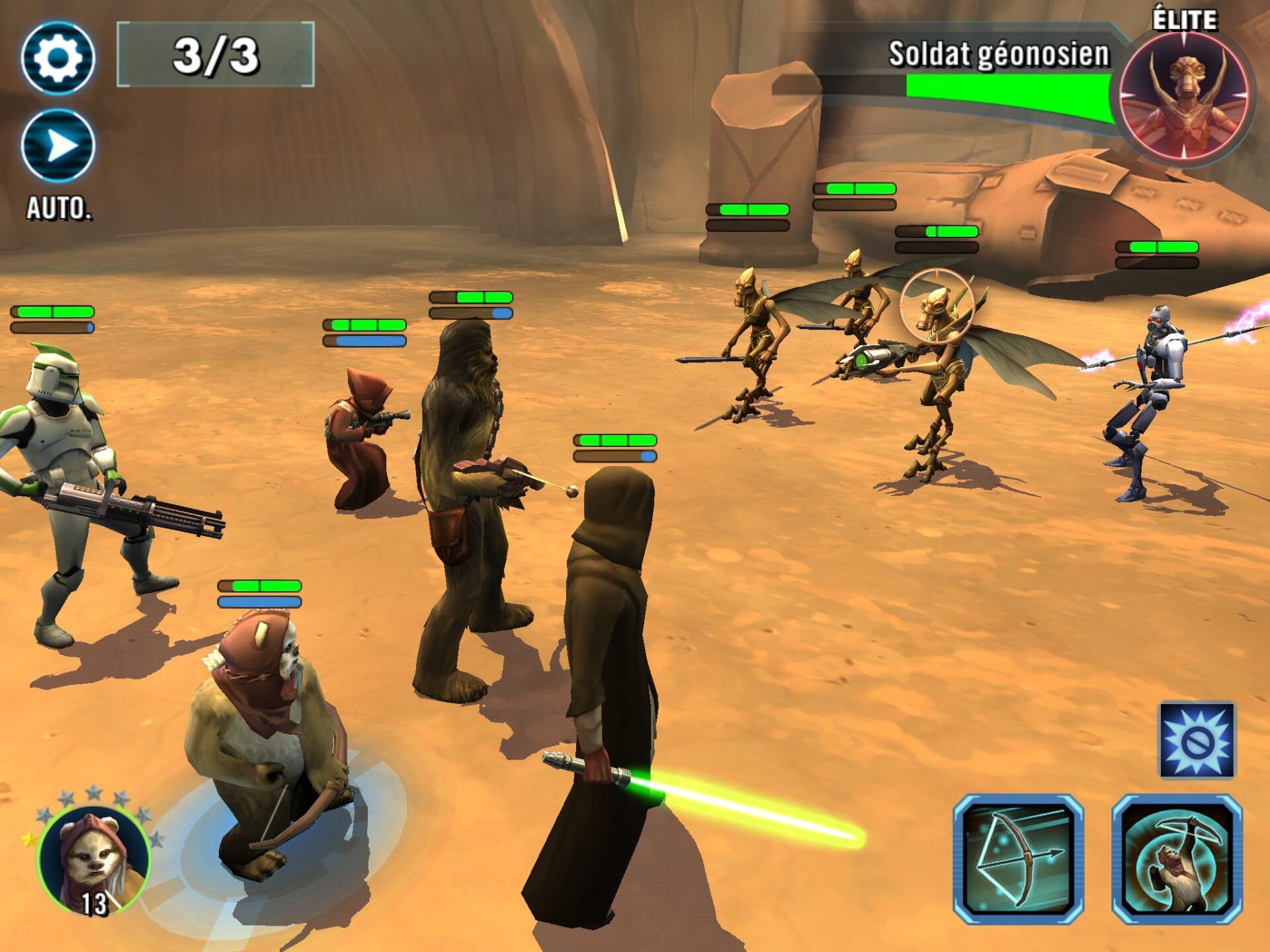This screenshot has width=1270, height=952.
Task: Use the bow and arrow basic attack
Action: [x=1018, y=859]
